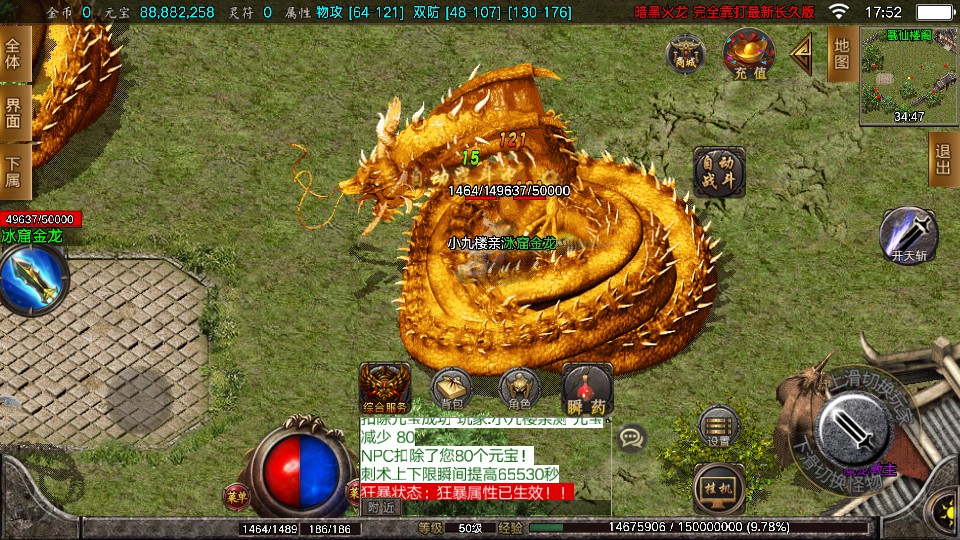The width and height of the screenshot is (960, 540).
Task: Select the 全体 tab
Action: point(15,54)
